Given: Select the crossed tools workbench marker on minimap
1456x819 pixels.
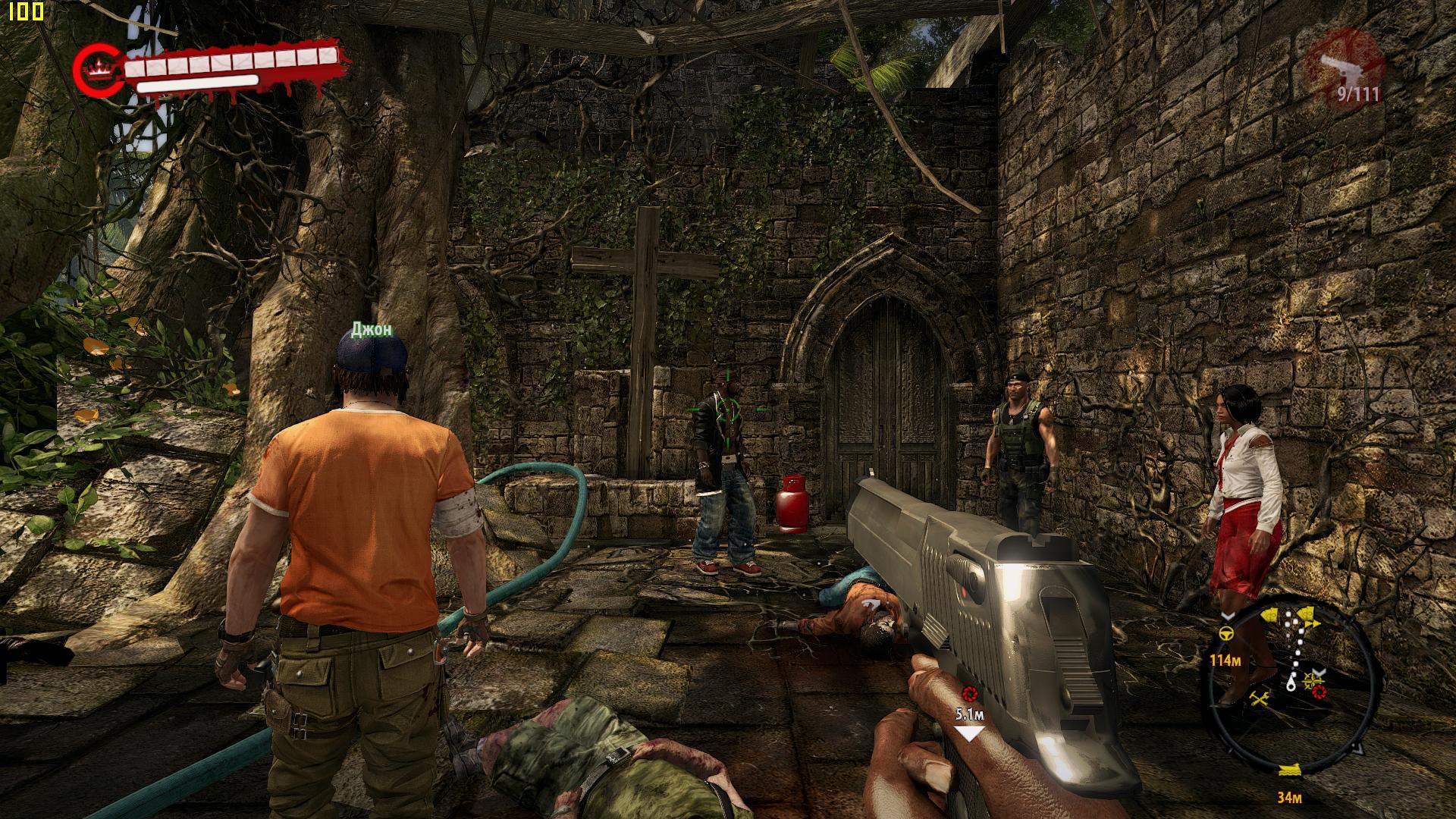Looking at the screenshot, I should click(1260, 699).
